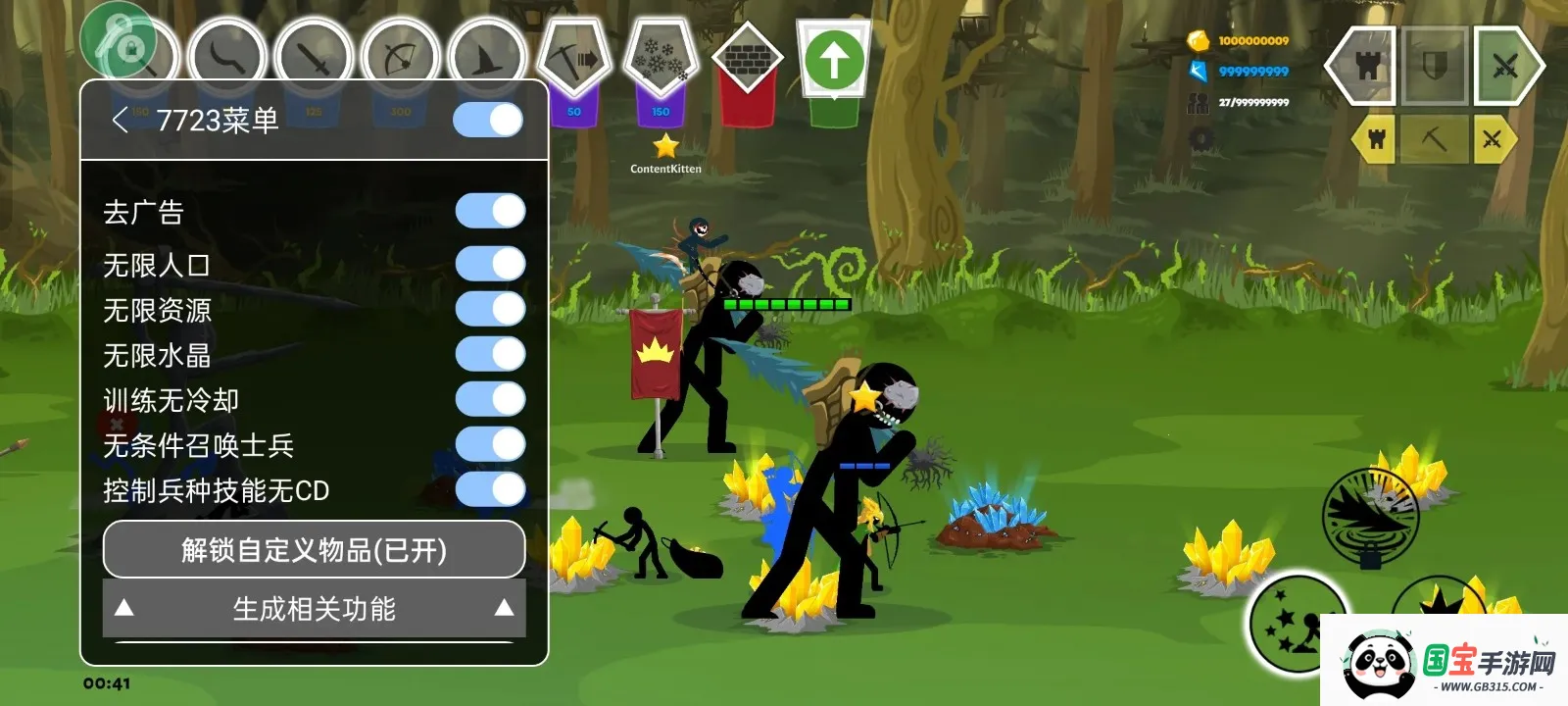Go back using the 7723菜单 arrow
The height and width of the screenshot is (706, 1568).
point(121,121)
